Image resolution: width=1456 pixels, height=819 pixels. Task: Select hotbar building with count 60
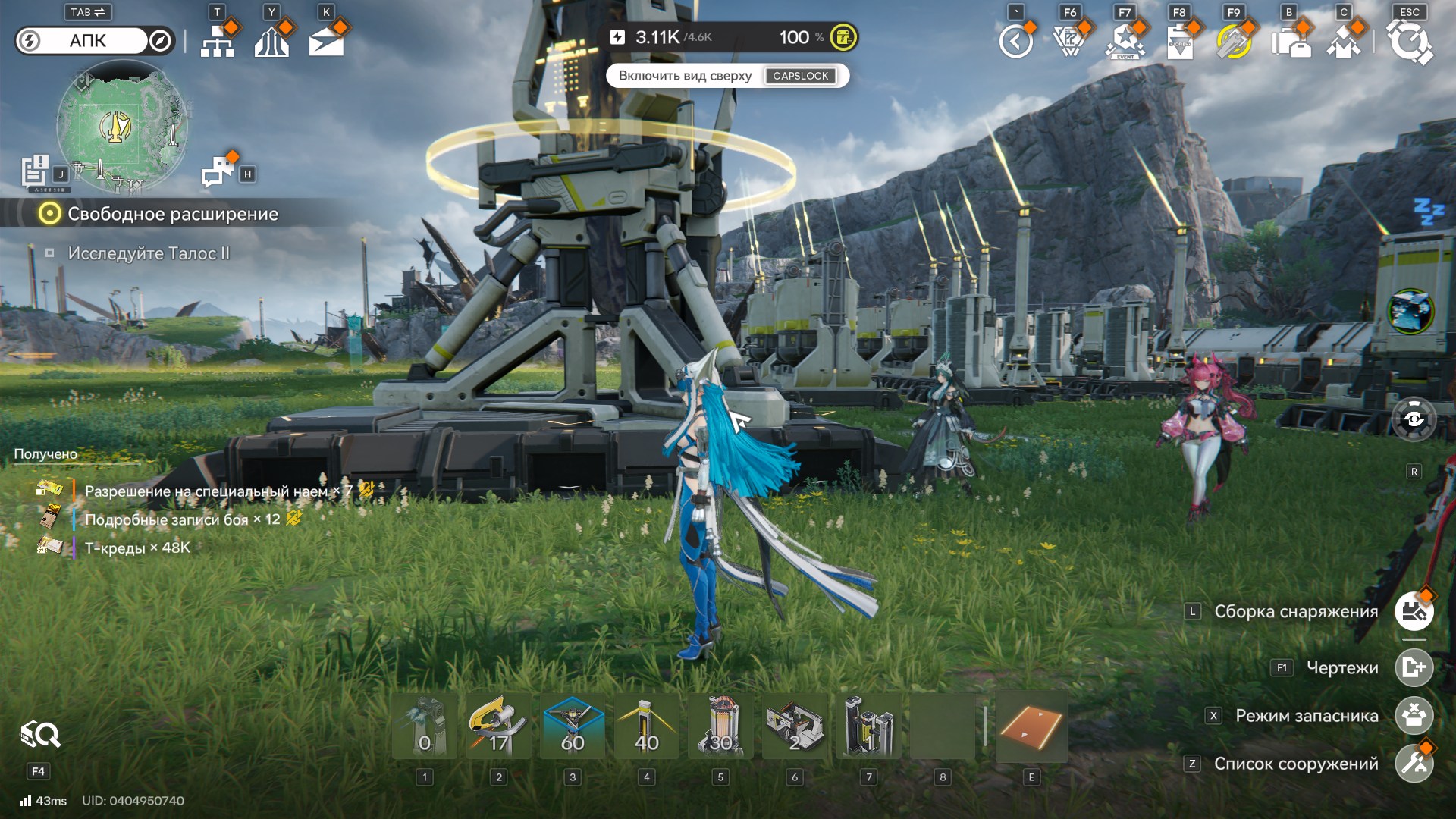(x=573, y=727)
